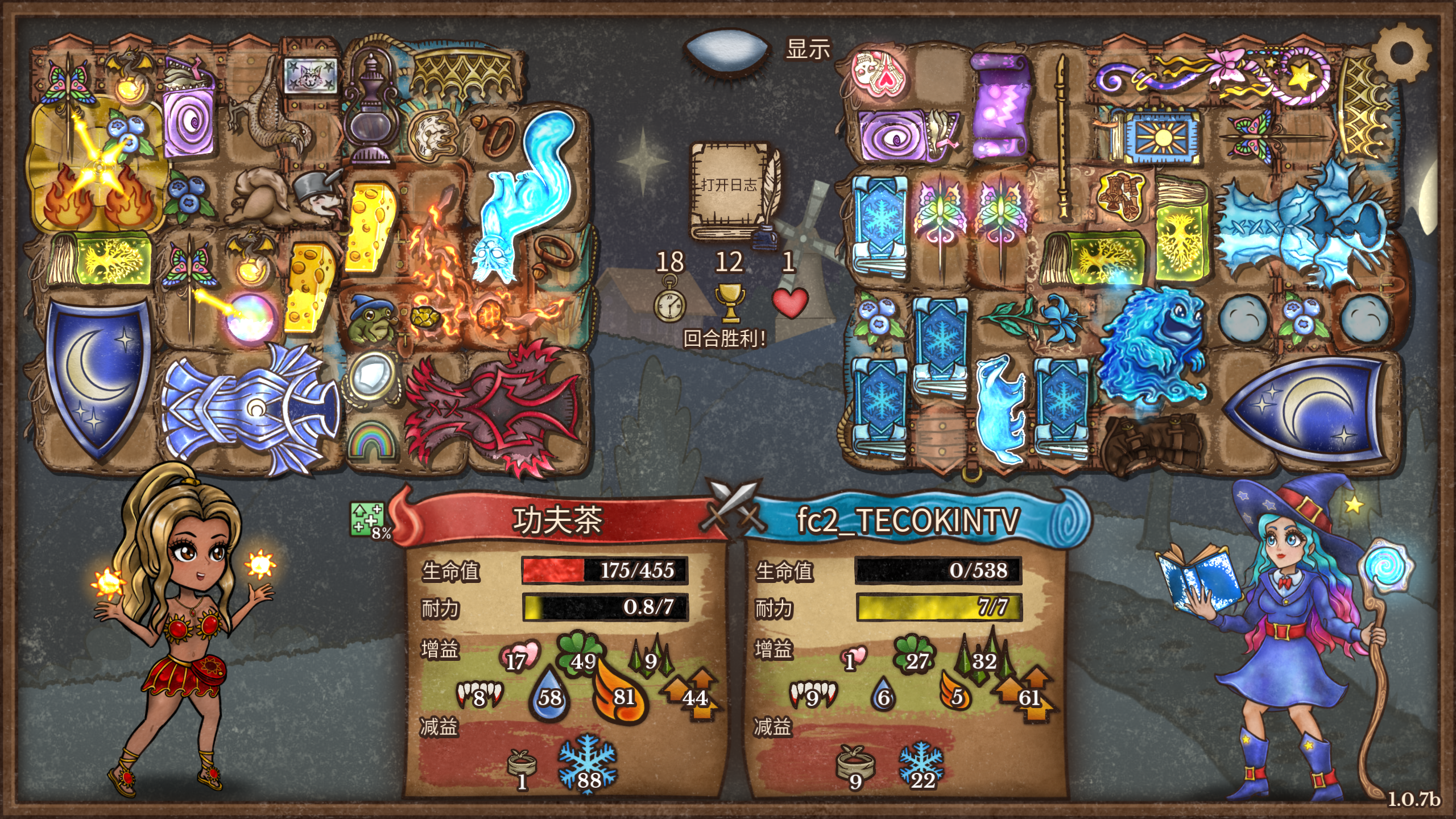Select the wooden flute in the right backpack
This screenshot has height=819, width=1456.
pyautogui.click(x=1061, y=136)
